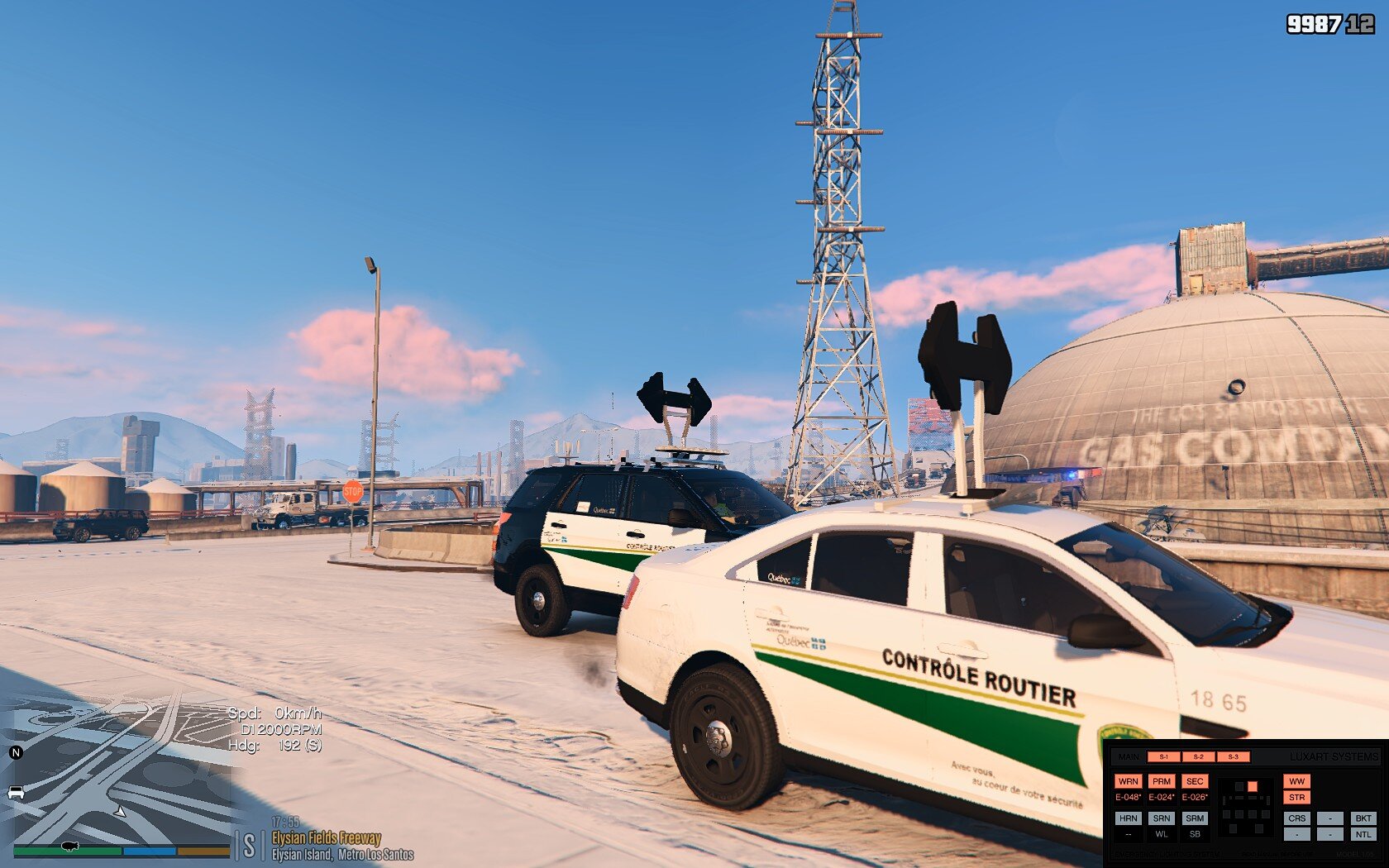Select the car blip on the minimap
Viewport: 1389px width, 868px height.
pyautogui.click(x=16, y=793)
